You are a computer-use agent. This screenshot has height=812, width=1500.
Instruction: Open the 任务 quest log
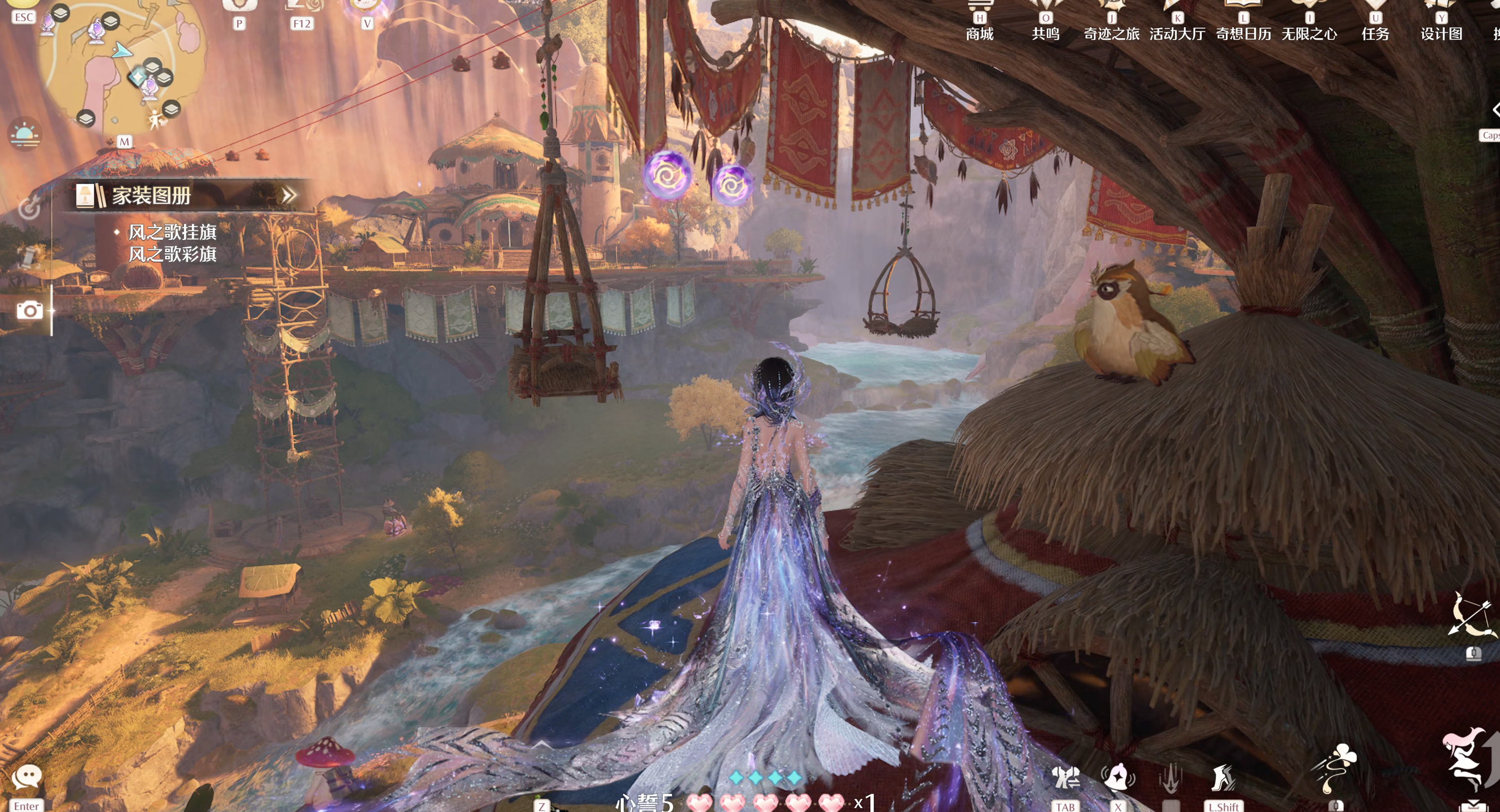1375,23
